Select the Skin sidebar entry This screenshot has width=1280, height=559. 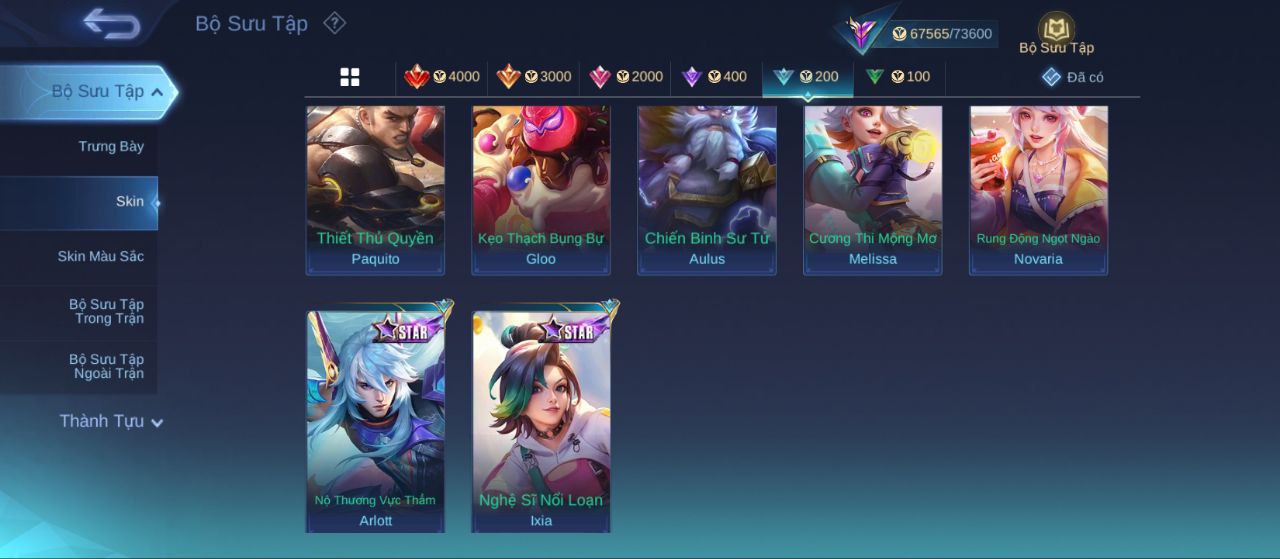[x=129, y=202]
